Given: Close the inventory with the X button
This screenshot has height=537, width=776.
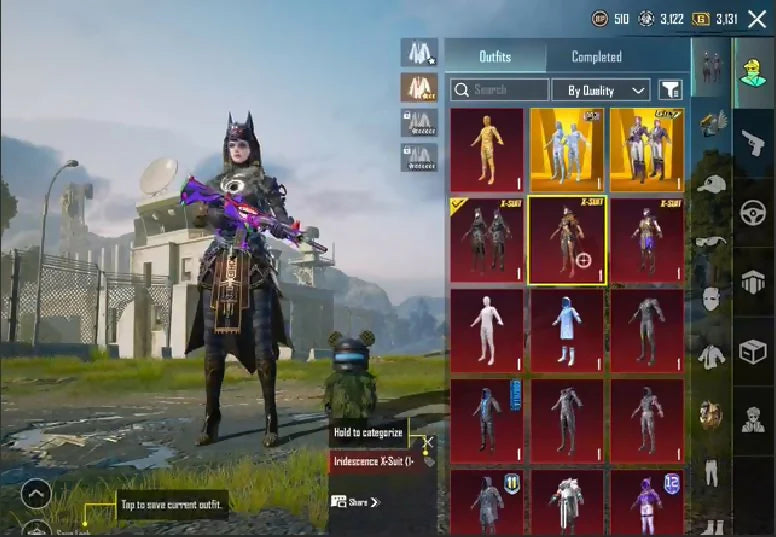Looking at the screenshot, I should 757,18.
